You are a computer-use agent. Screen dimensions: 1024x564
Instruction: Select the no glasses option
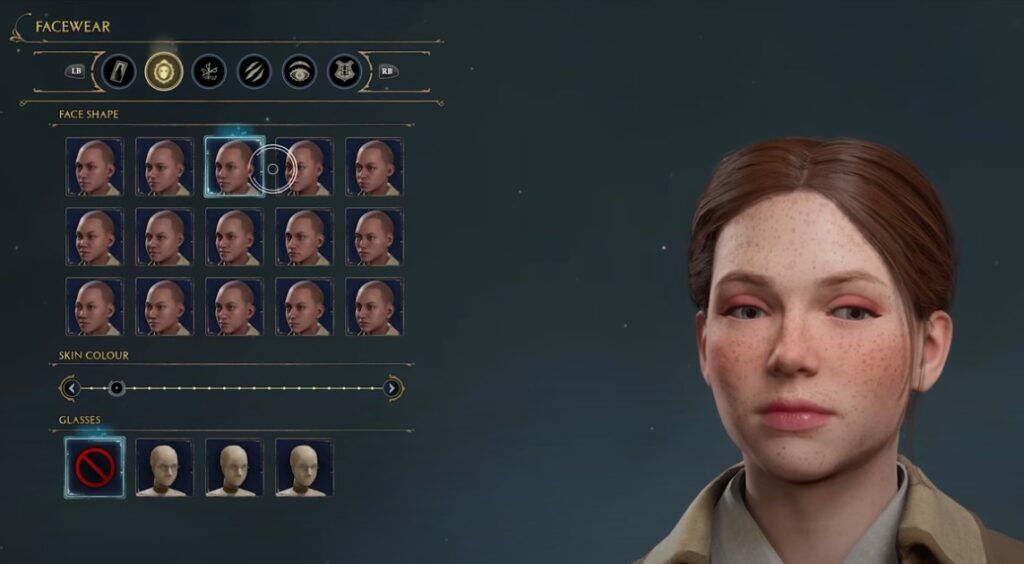click(95, 466)
